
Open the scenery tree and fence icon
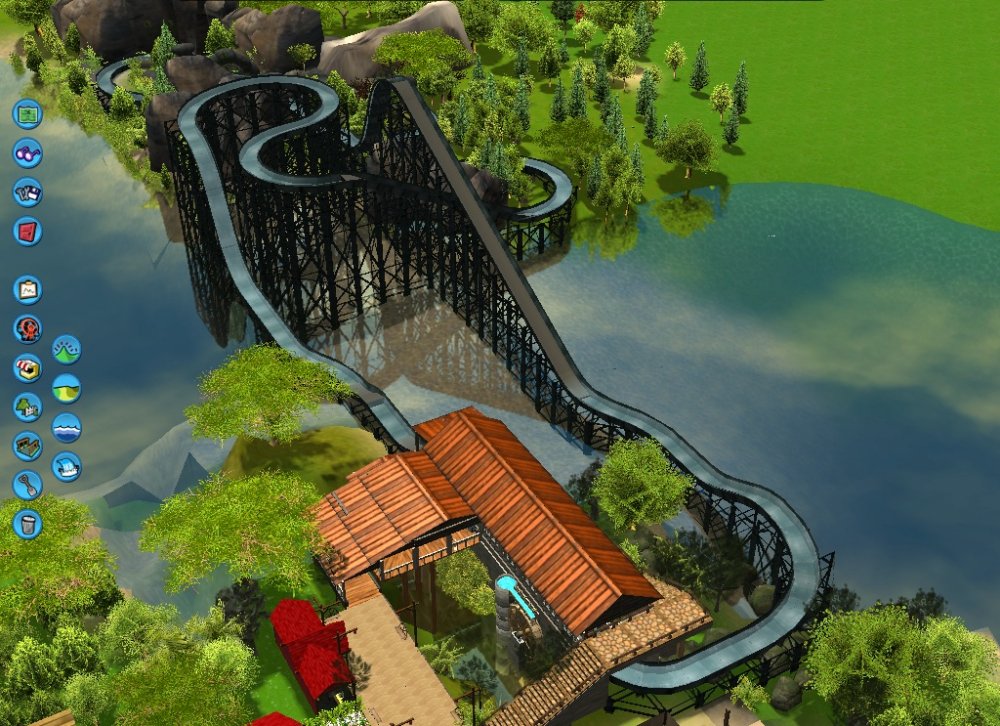coord(27,407)
